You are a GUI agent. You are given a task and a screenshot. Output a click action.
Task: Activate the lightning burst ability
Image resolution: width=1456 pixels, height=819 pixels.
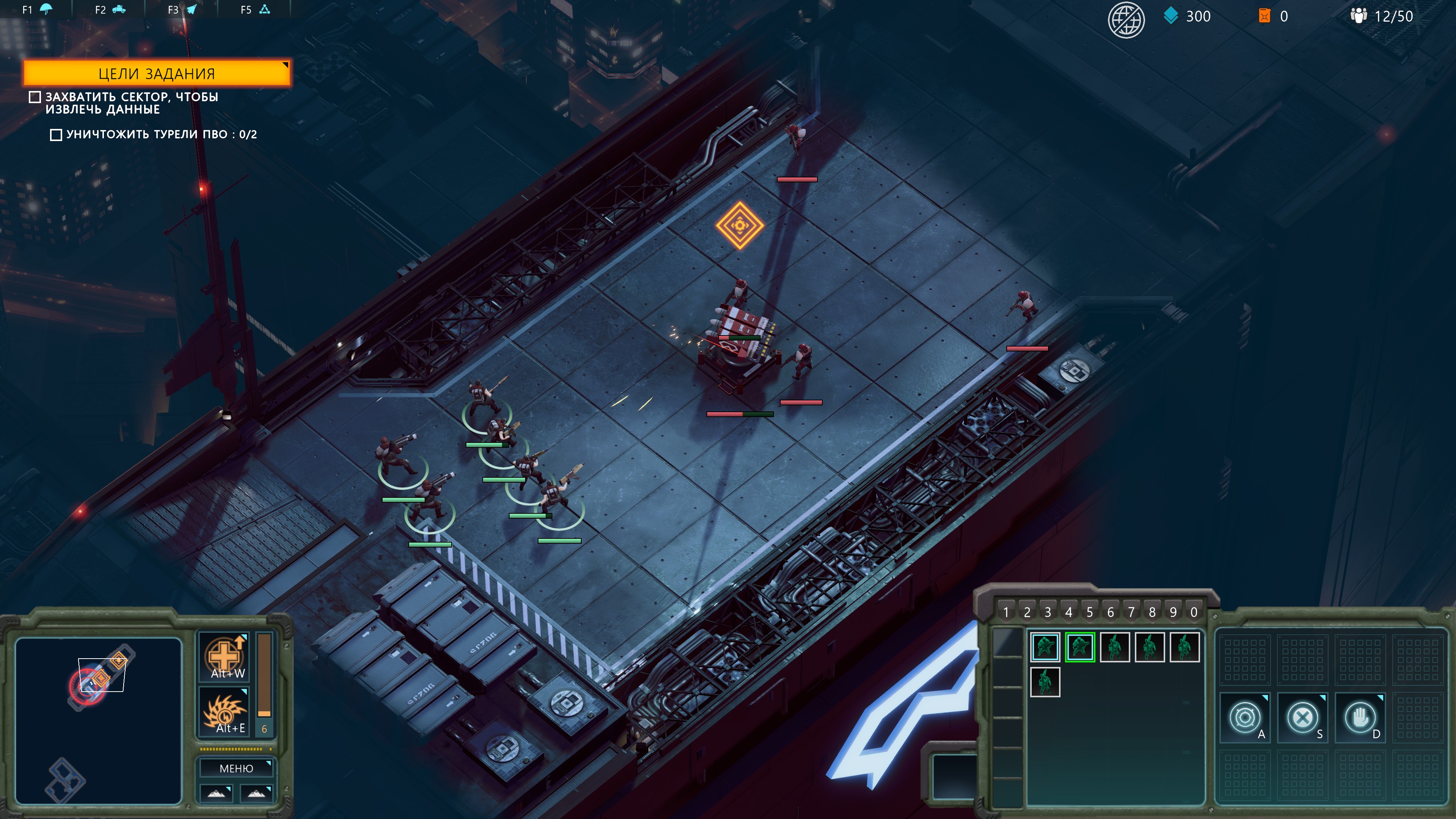click(x=225, y=712)
